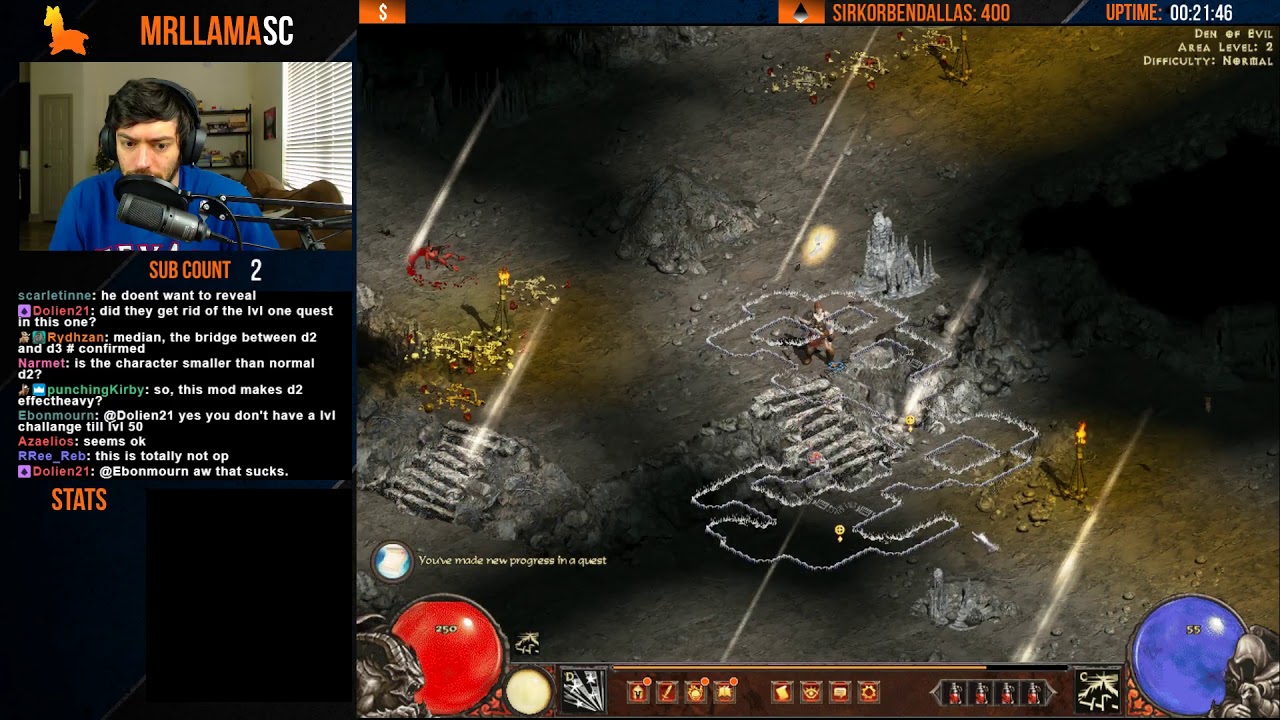Screen dimensions: 1280x720
Task: Drink the potion in the first belt slot
Action: tap(955, 692)
